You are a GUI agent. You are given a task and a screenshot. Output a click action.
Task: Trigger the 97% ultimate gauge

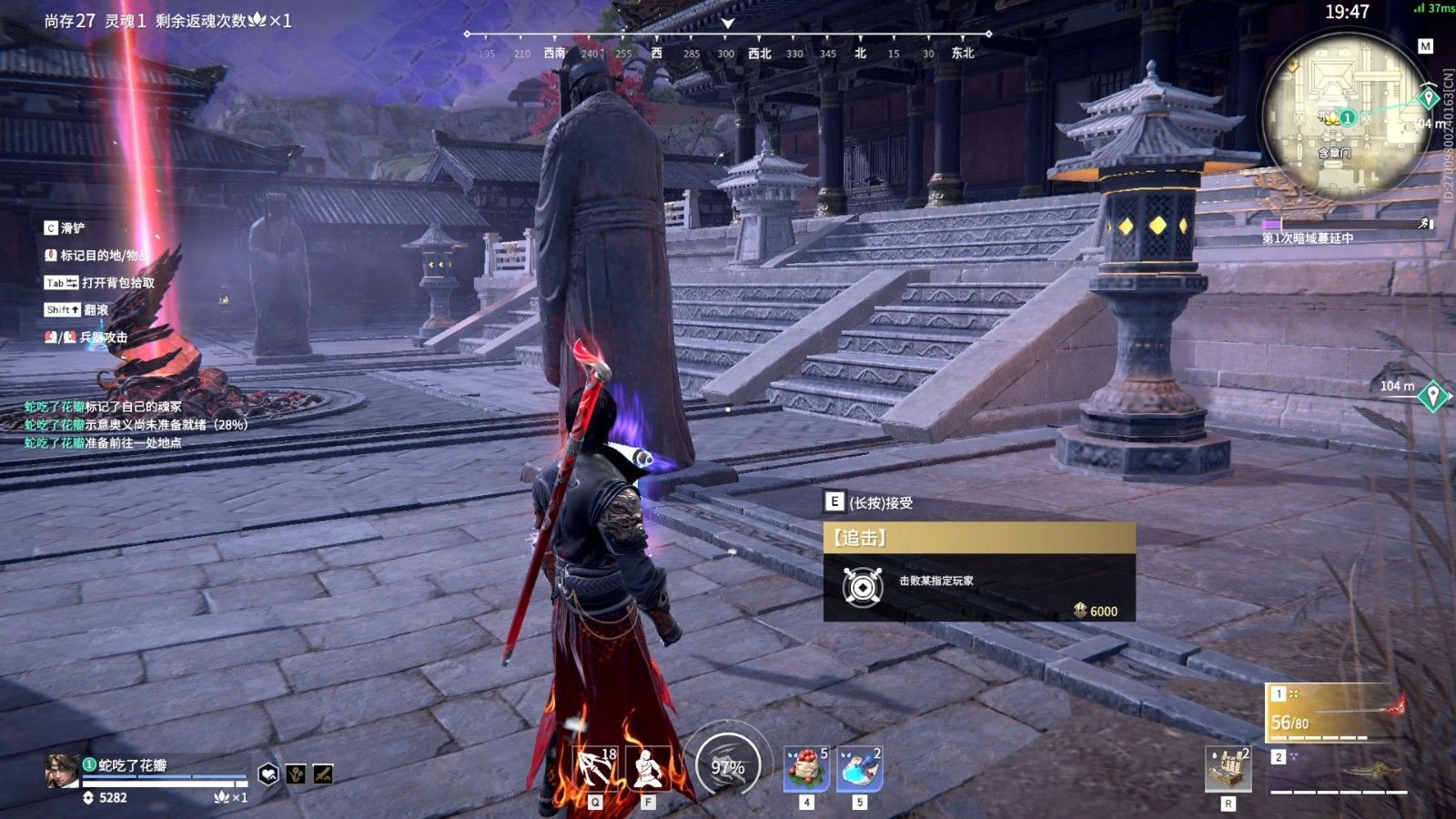tap(727, 767)
